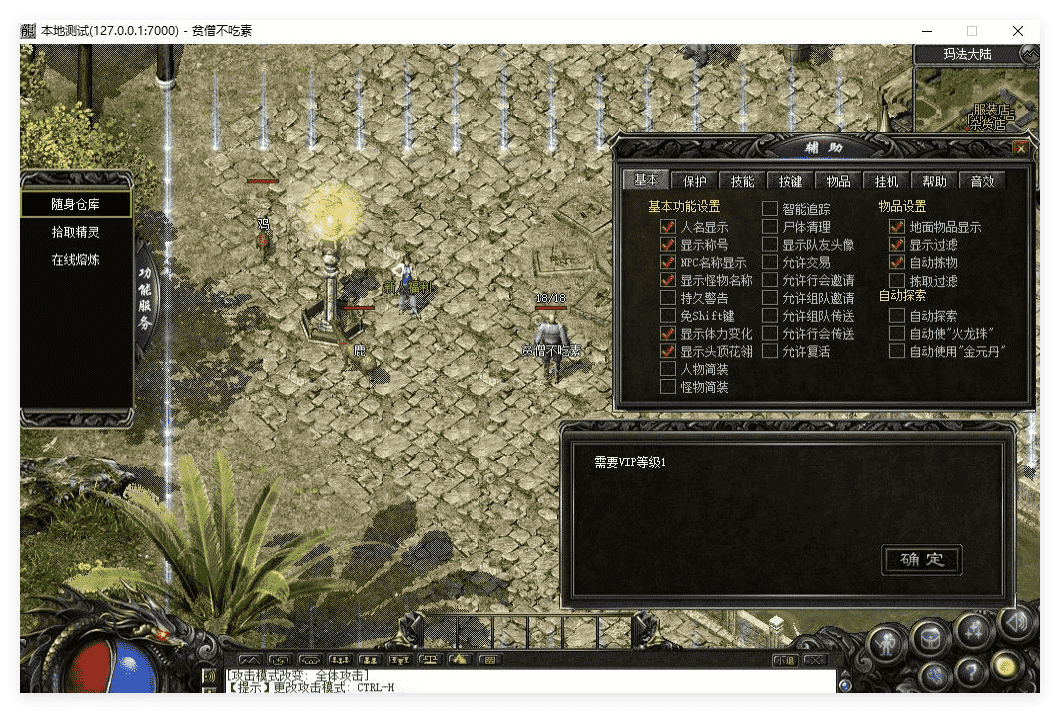Select the 在线熔炼 menu entry
The image size is (1060, 713).
coord(76,260)
